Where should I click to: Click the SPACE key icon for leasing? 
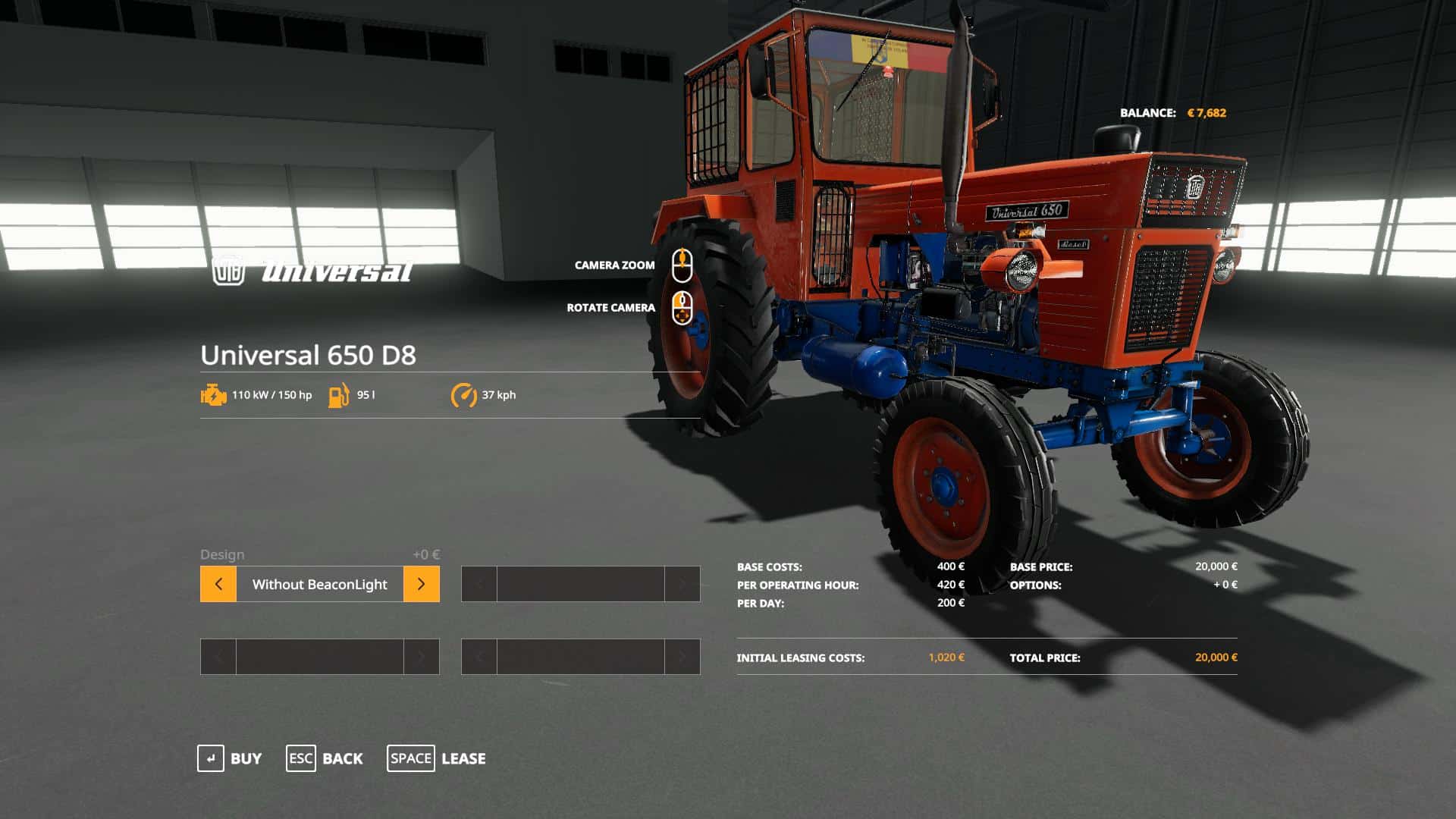(410, 758)
